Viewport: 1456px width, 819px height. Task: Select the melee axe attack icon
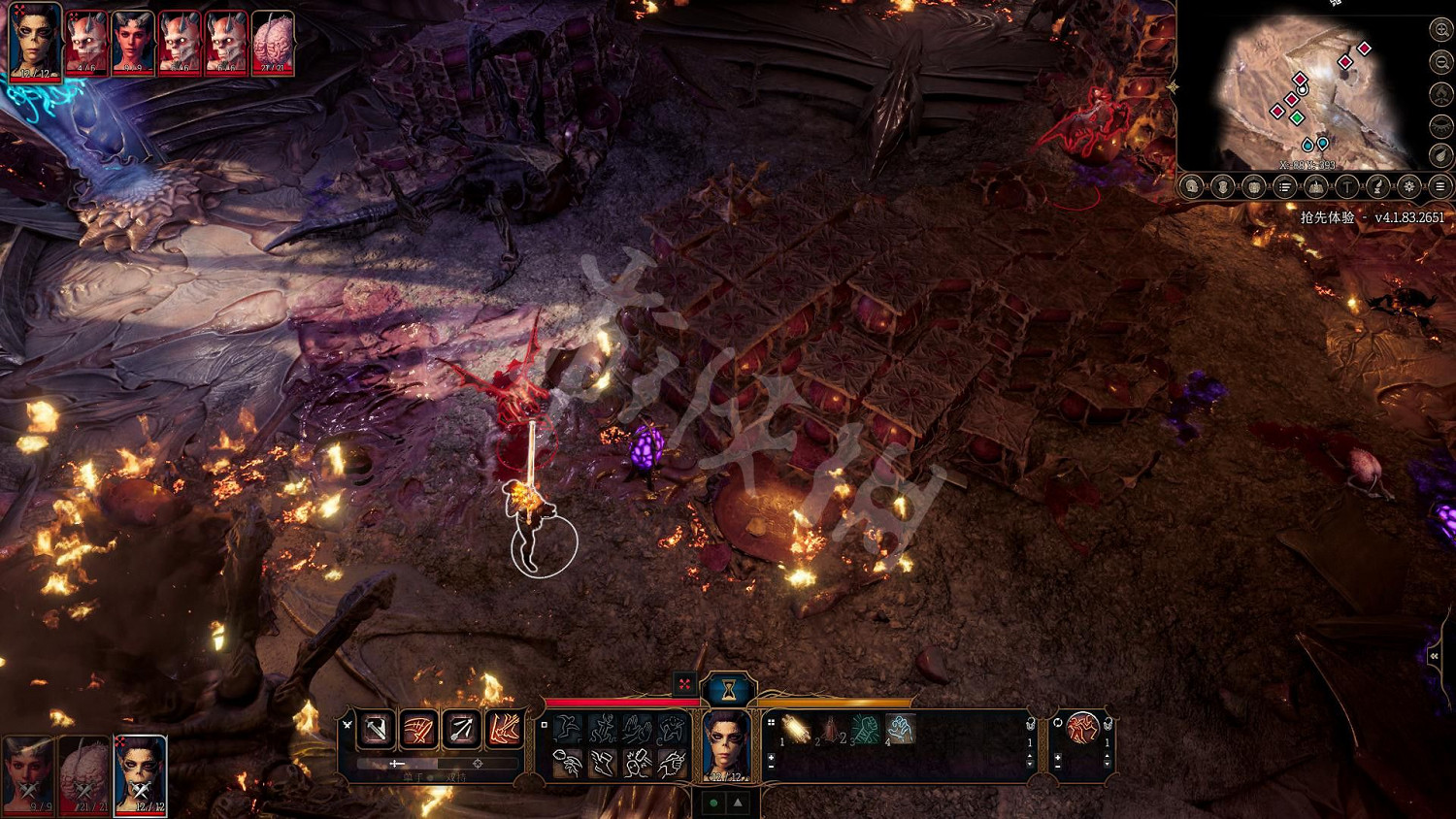377,729
